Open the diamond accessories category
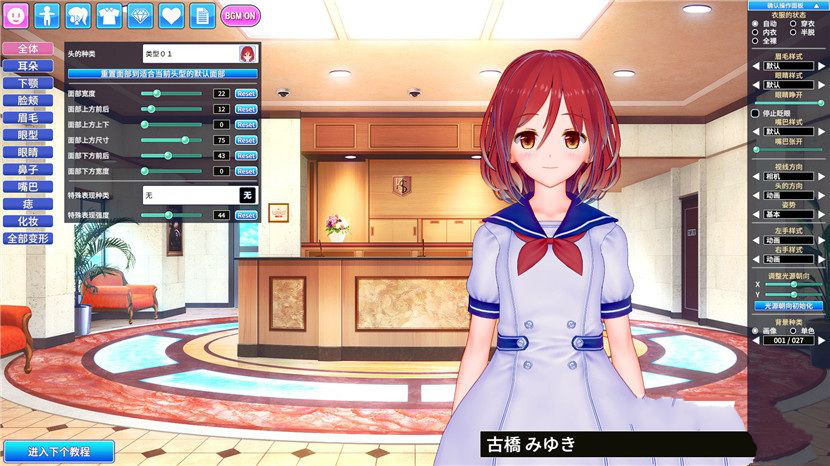830x466 pixels. pyautogui.click(x=140, y=15)
